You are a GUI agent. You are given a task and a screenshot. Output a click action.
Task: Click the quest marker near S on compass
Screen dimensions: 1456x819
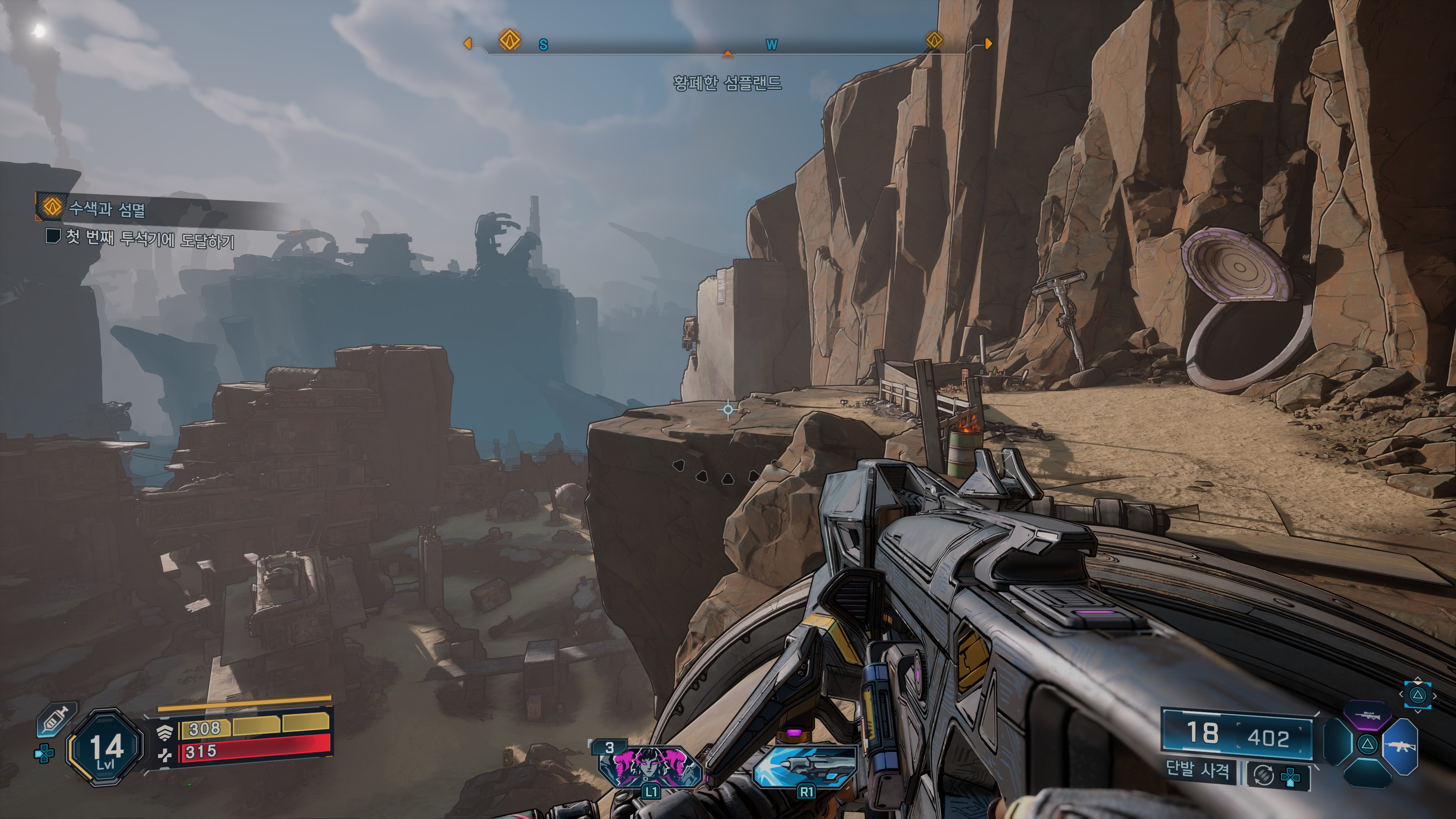510,40
